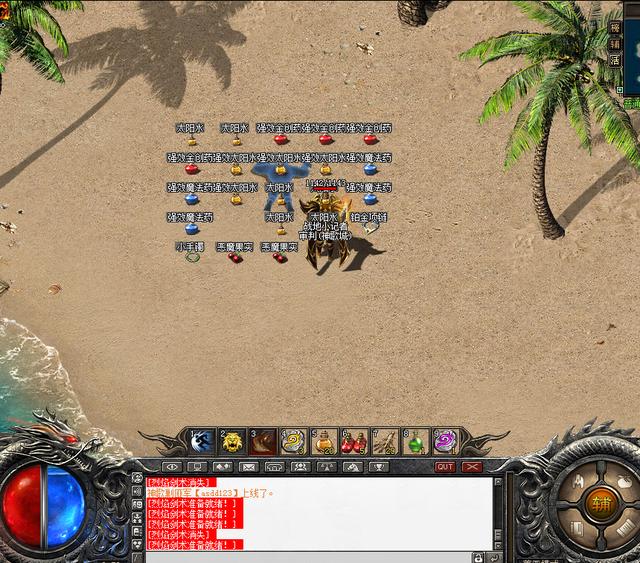
Task: Use the yellow scroll item in slot 4
Action: click(x=293, y=441)
